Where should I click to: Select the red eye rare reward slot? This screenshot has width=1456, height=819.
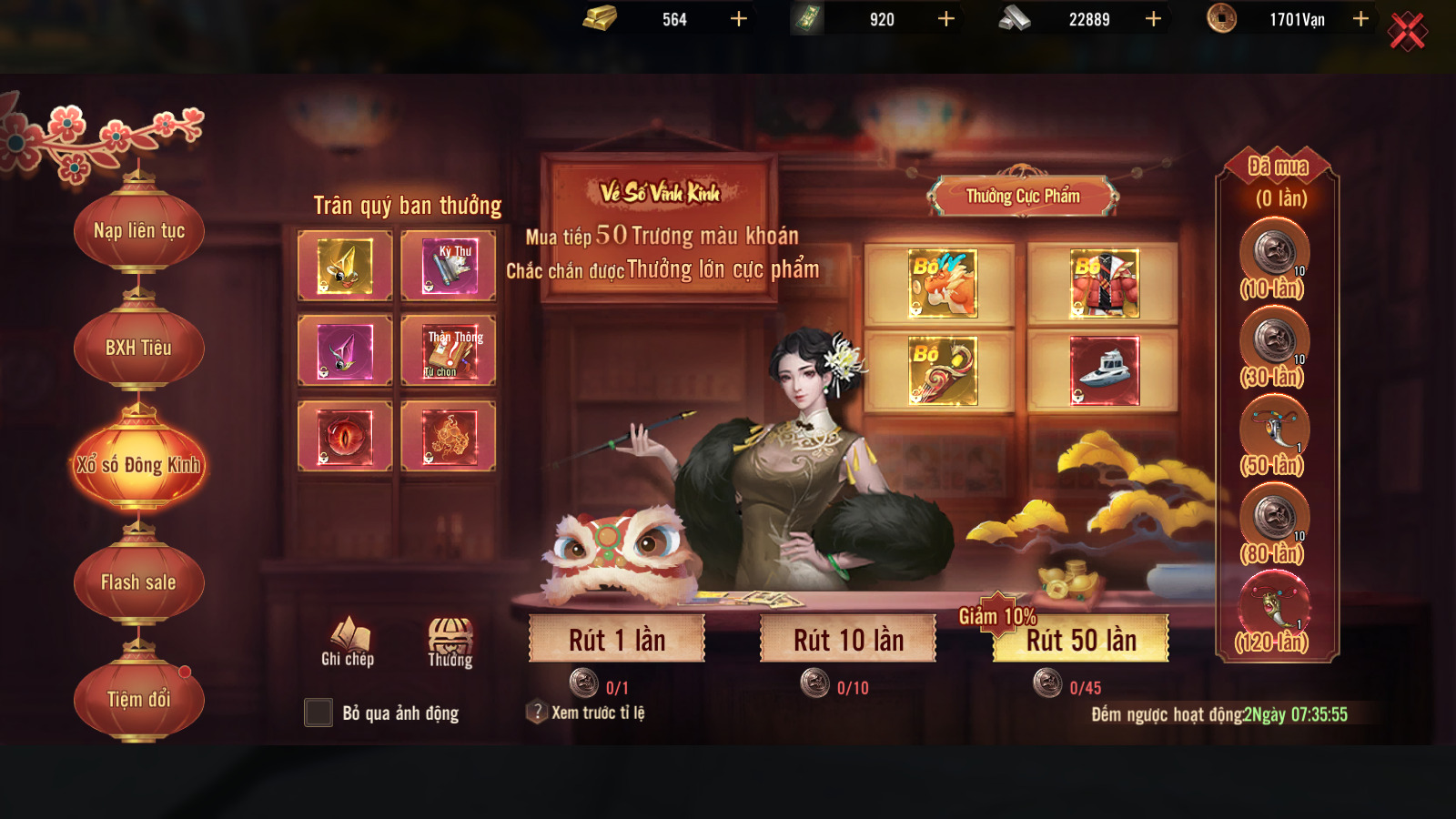345,437
